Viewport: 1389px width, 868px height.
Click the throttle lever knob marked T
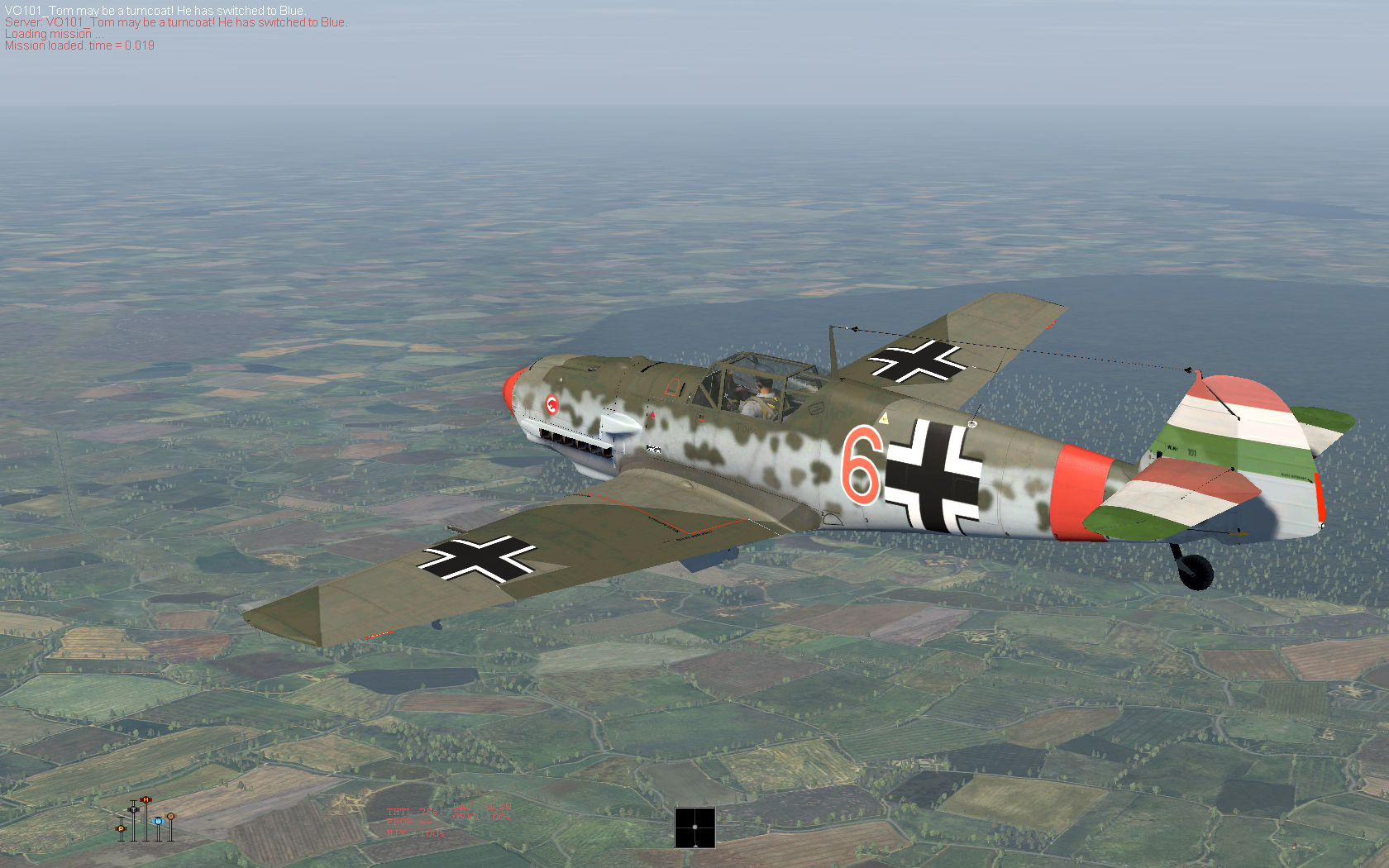pyautogui.click(x=133, y=809)
